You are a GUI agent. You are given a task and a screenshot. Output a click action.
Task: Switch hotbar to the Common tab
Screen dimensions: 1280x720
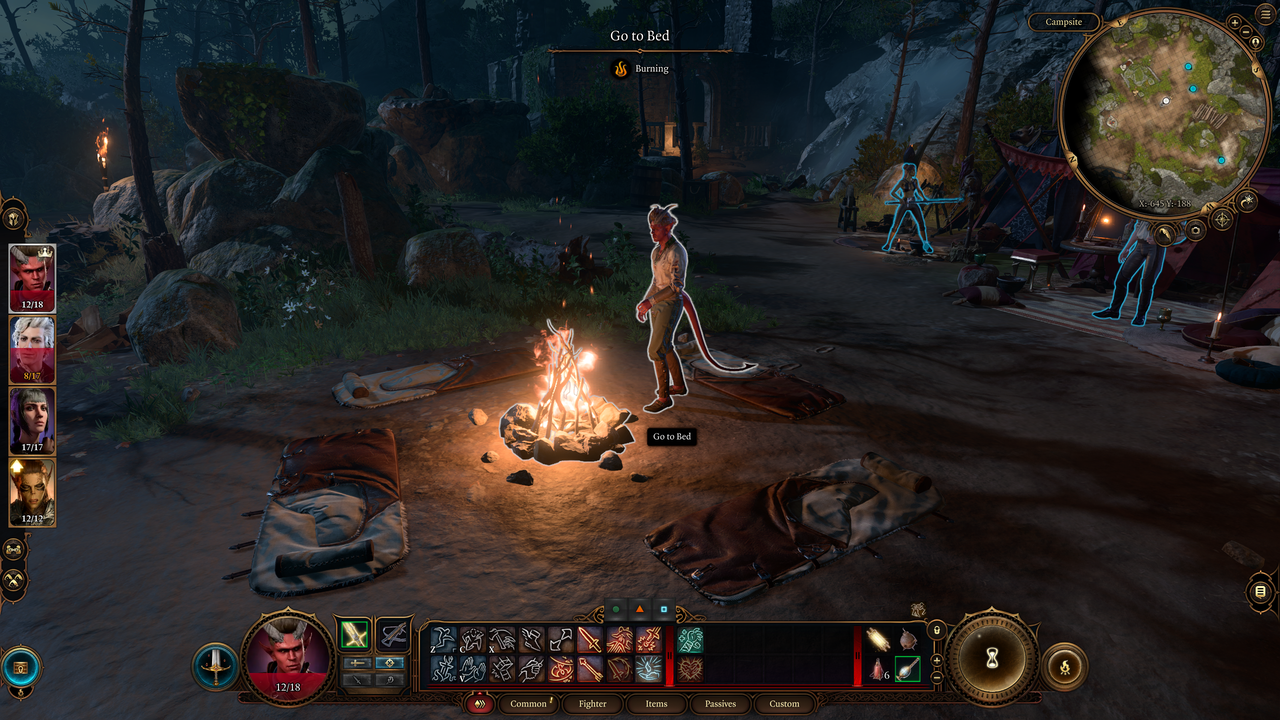click(529, 704)
